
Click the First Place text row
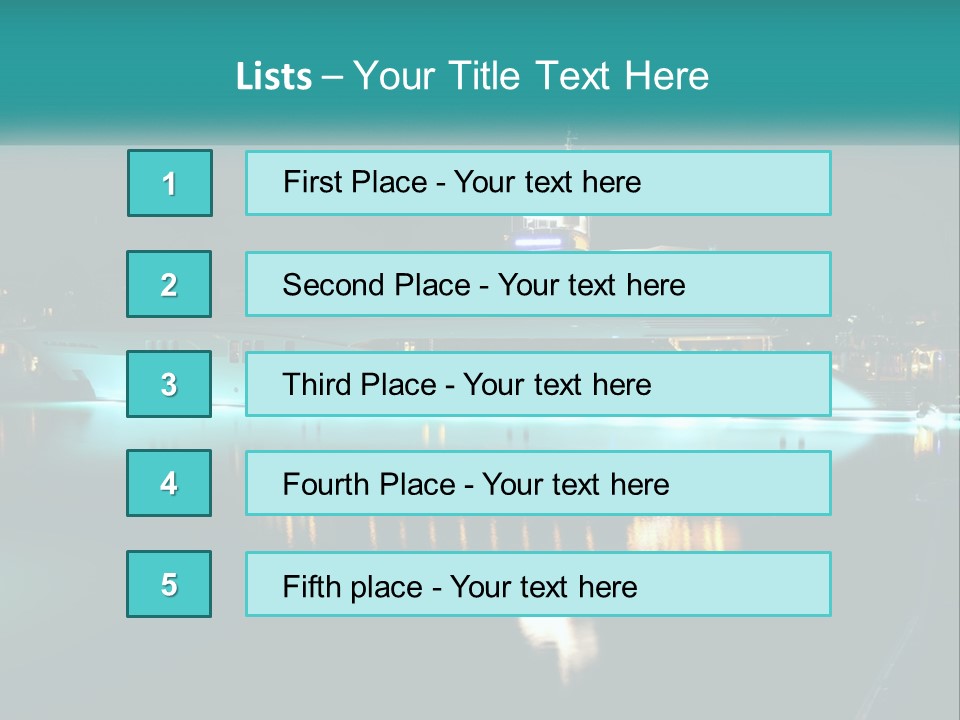(538, 183)
